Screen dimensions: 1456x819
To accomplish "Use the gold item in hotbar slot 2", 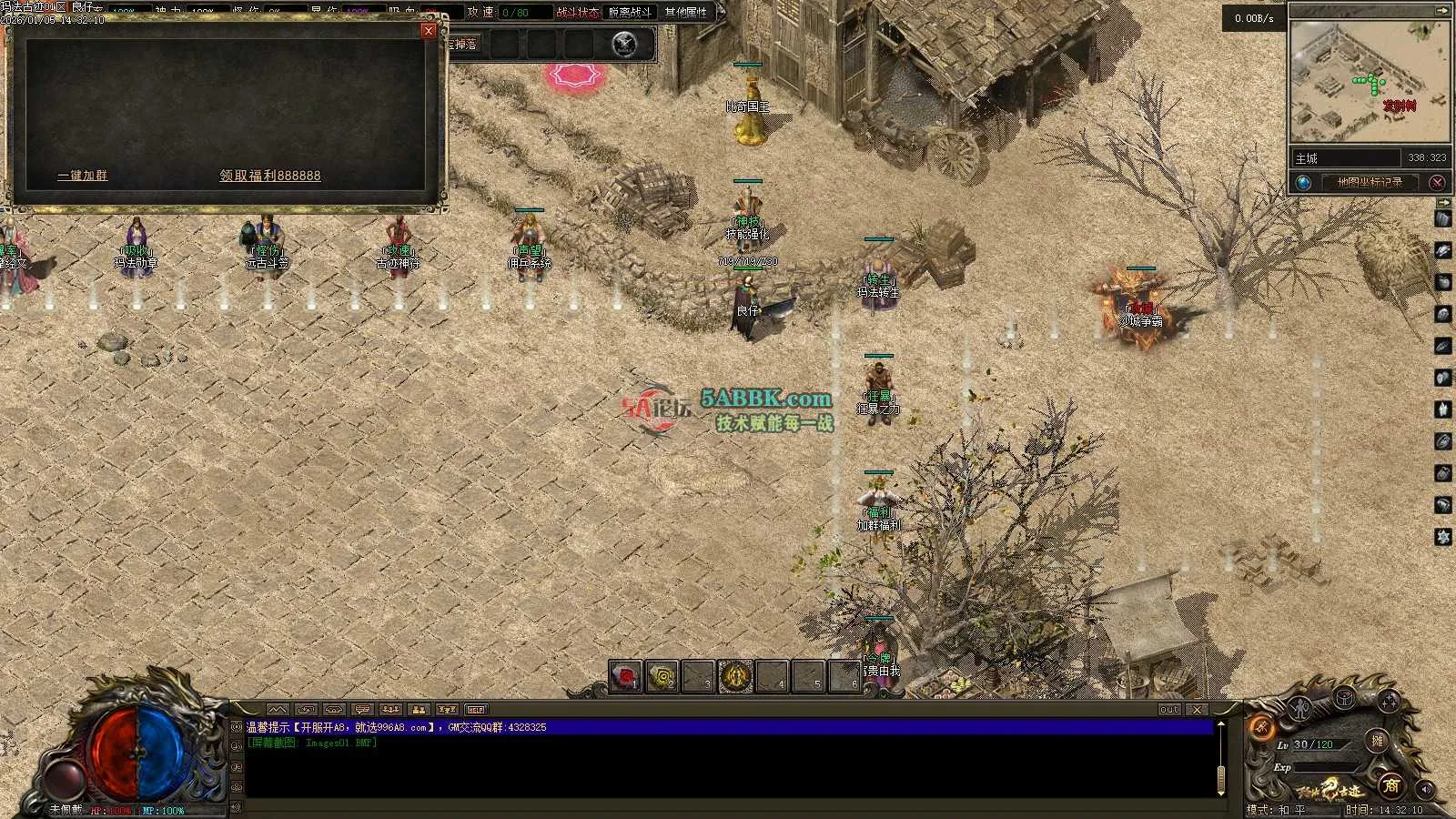I will tap(662, 676).
